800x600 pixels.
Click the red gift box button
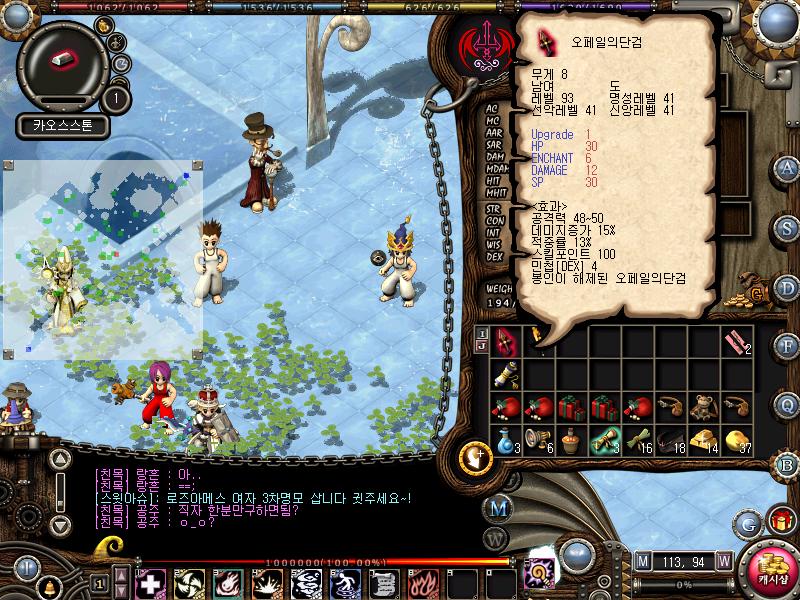coord(781,520)
